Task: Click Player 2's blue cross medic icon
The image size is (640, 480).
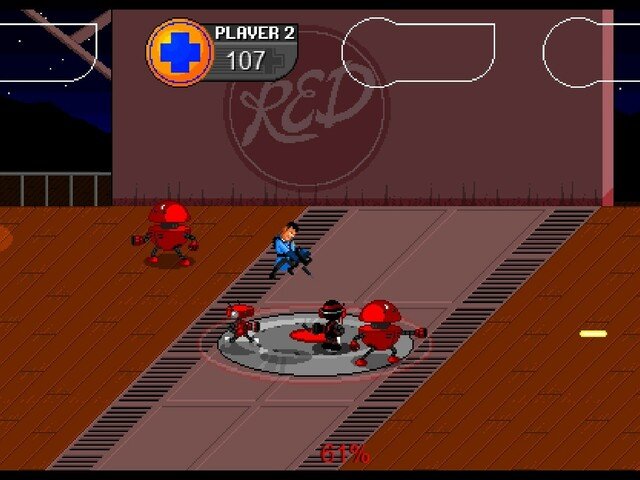Action: tap(181, 51)
